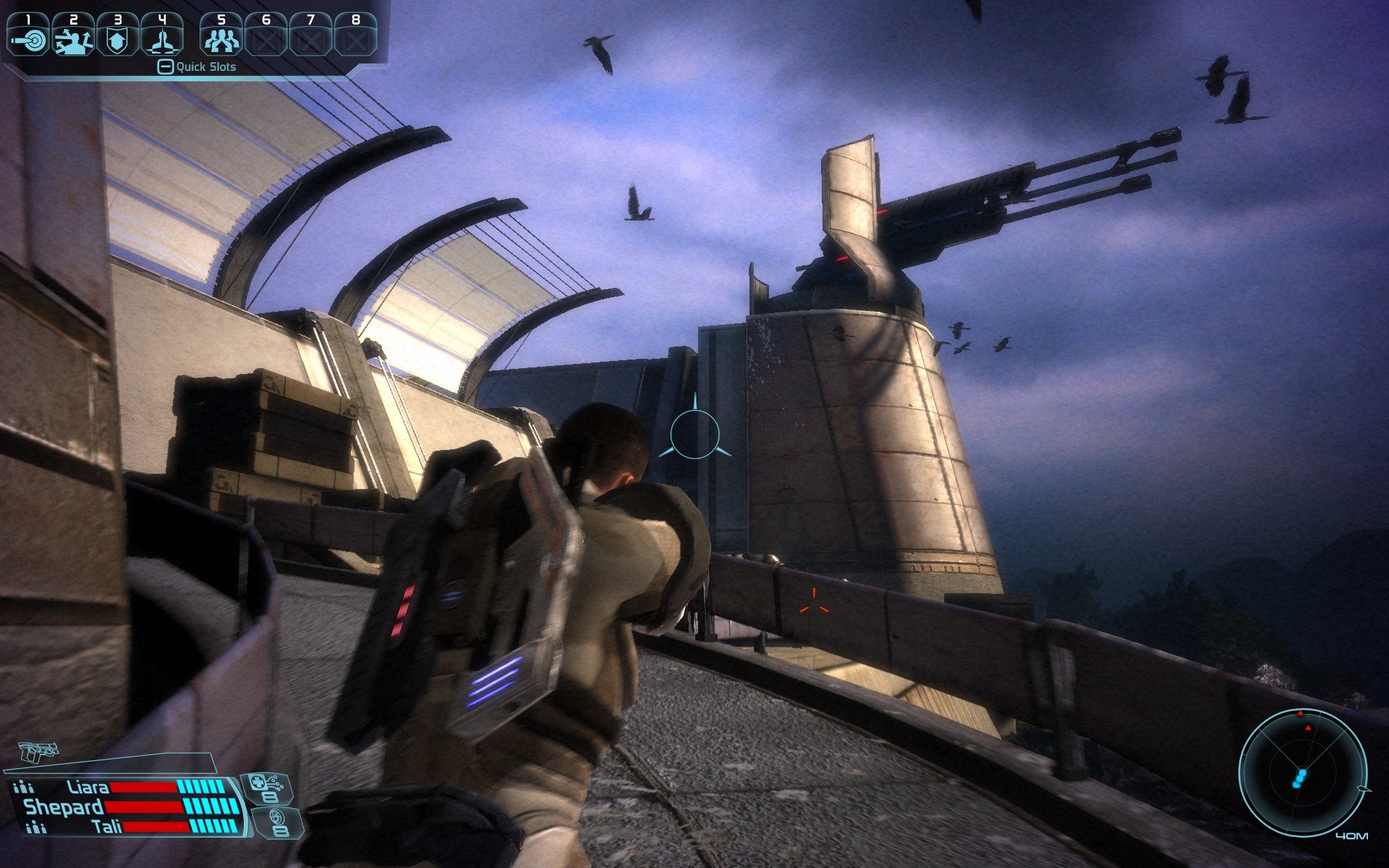1389x868 pixels.
Task: Click the pistol weapon icon
Action: point(38,753)
